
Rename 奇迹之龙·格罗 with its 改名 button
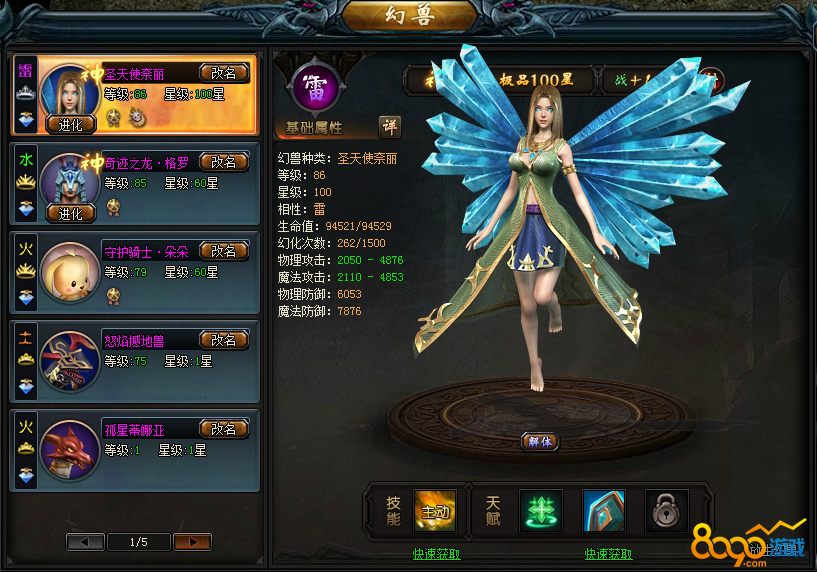point(224,162)
